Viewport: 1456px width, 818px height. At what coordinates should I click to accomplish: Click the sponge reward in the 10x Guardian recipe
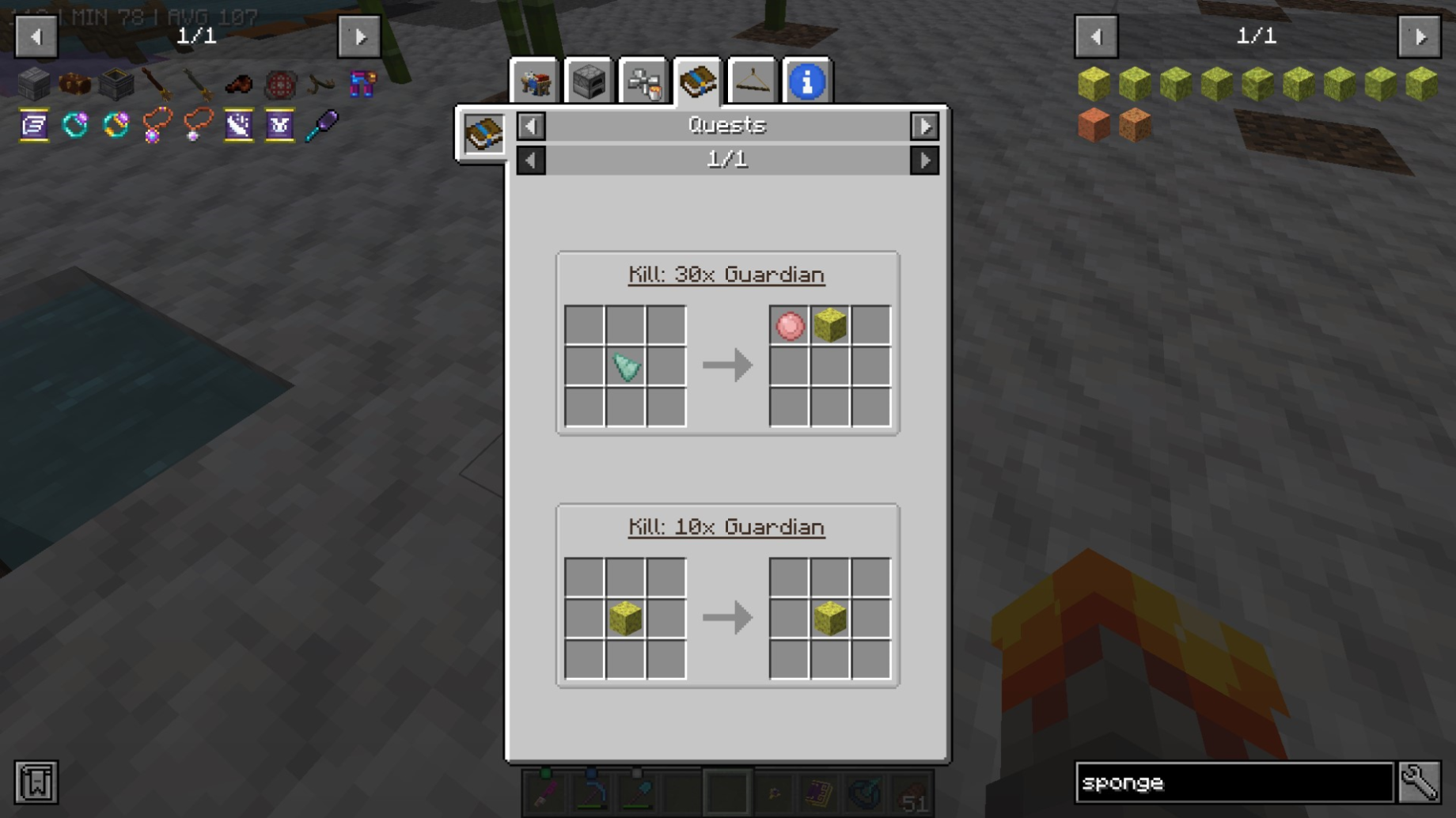pos(829,616)
